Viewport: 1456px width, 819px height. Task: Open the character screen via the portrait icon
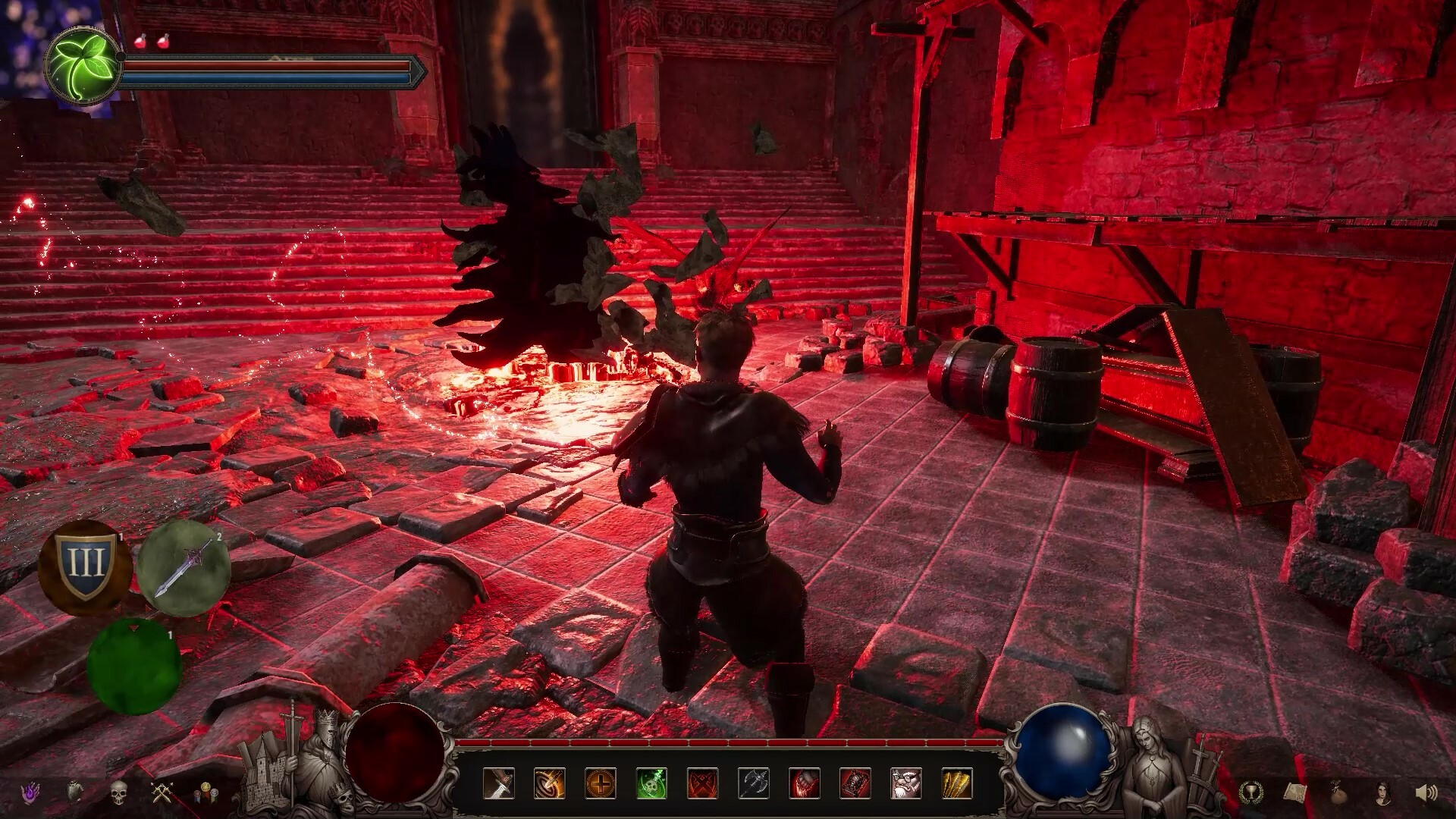(1383, 793)
